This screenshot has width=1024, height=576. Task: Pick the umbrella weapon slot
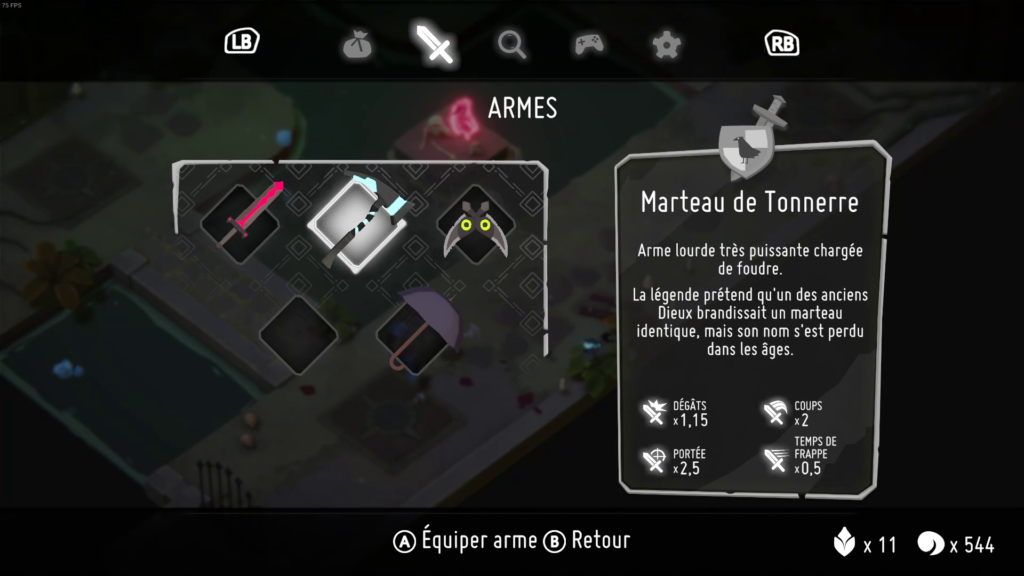(418, 330)
